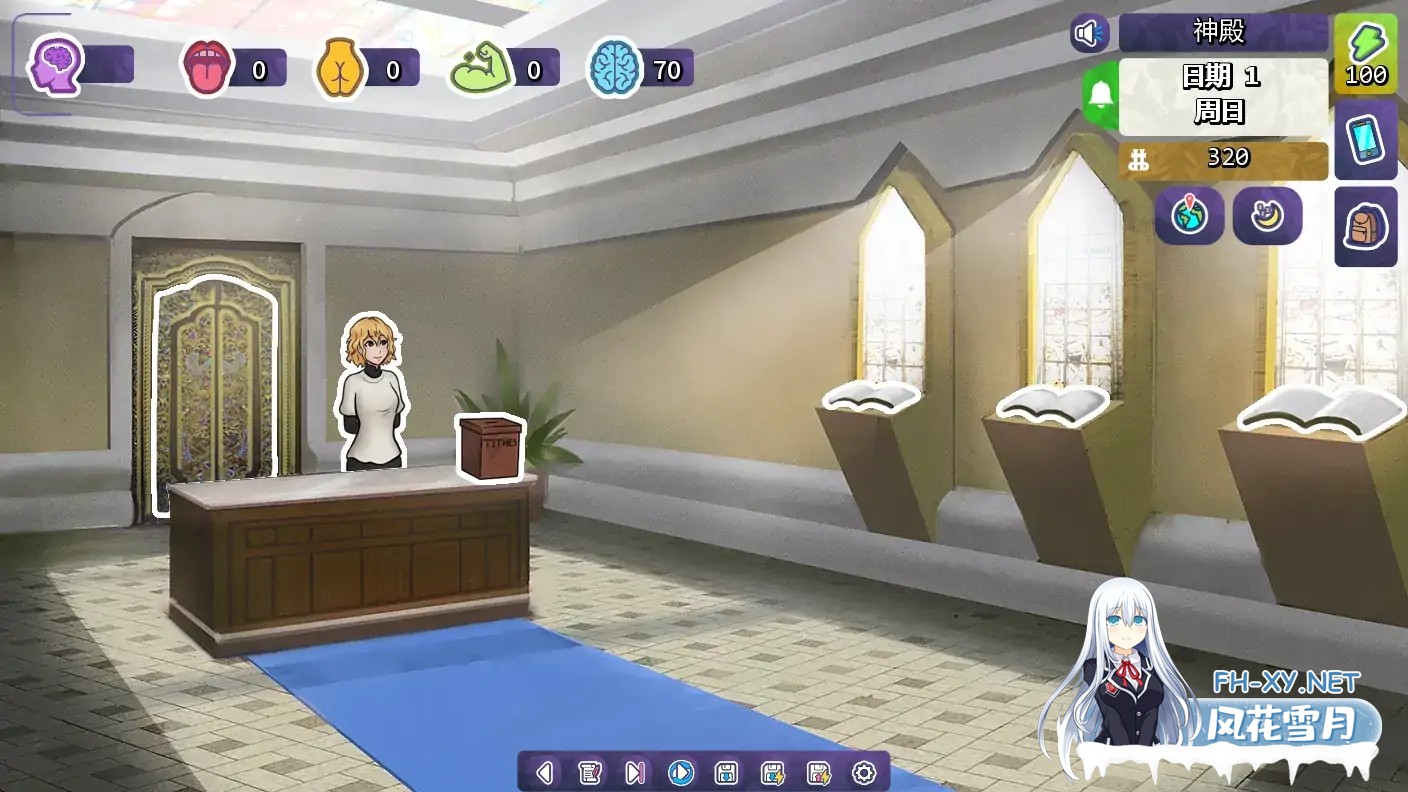
Task: Go back using the left arrow control
Action: click(543, 771)
